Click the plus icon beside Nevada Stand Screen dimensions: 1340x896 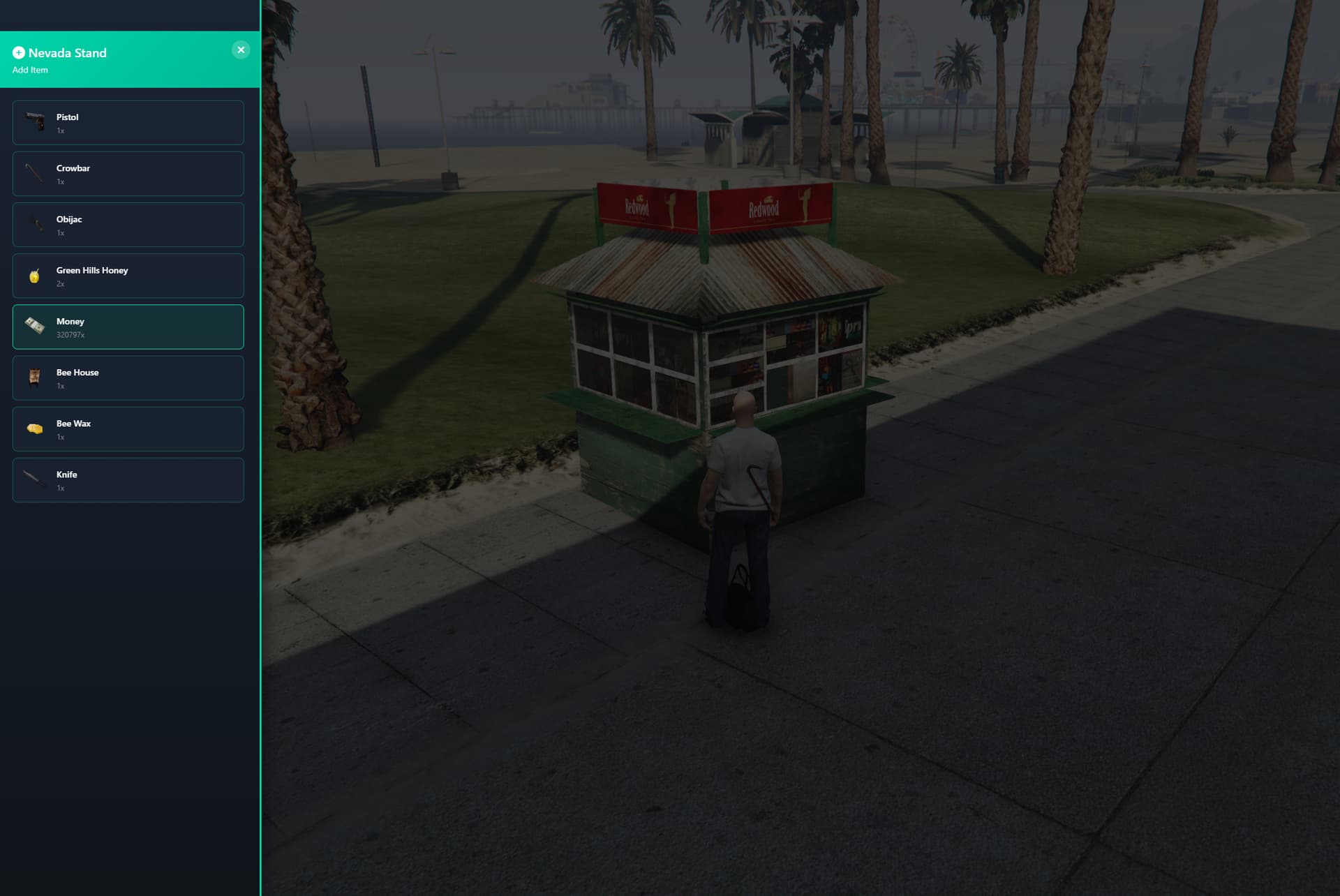[x=19, y=52]
